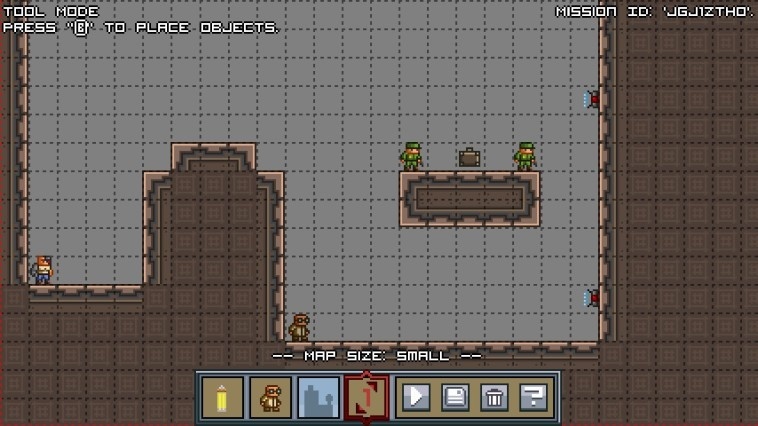Save the map with the floppy disk
The image size is (758, 426).
click(x=455, y=397)
